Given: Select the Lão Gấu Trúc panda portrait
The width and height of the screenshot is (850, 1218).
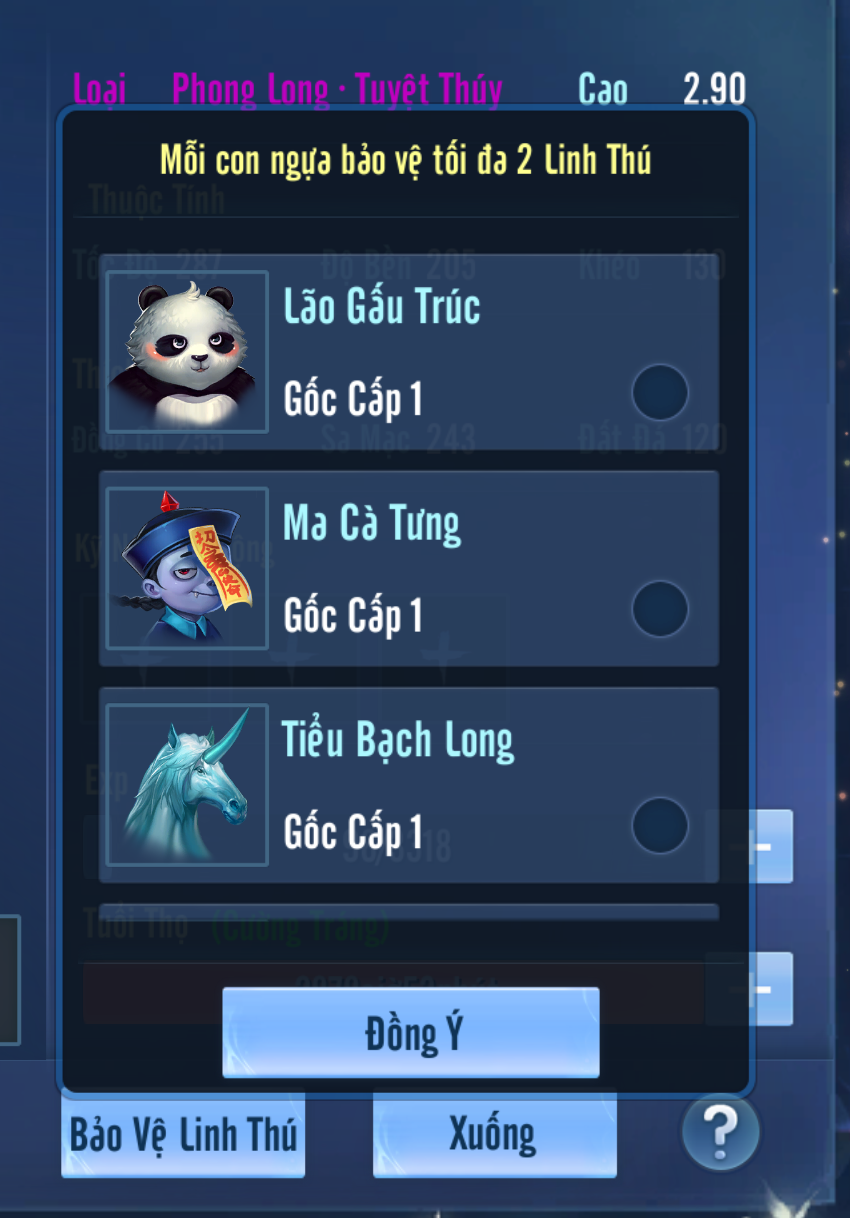Looking at the screenshot, I should pos(187,352).
